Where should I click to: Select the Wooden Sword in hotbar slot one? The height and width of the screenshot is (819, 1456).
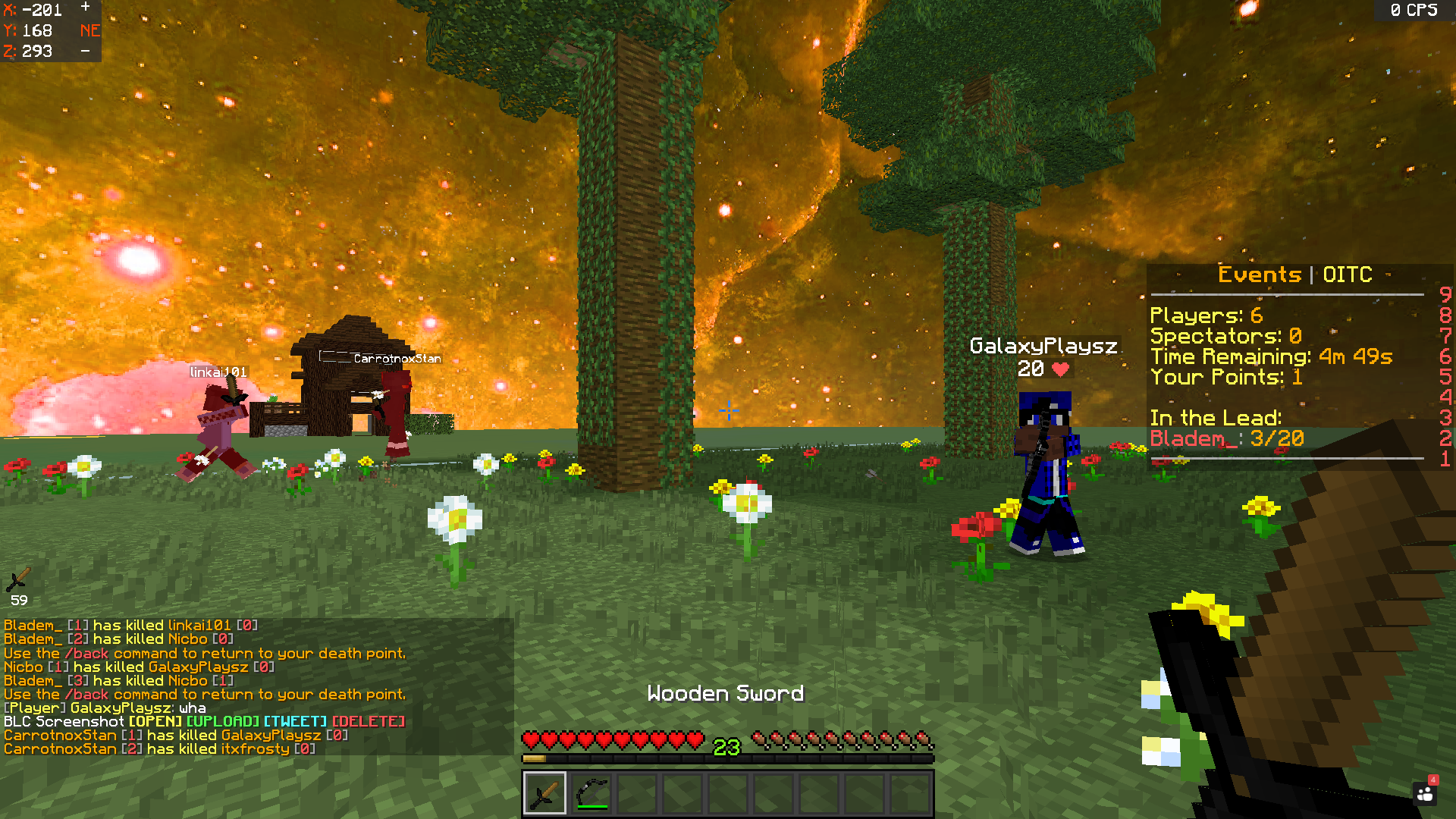click(544, 791)
